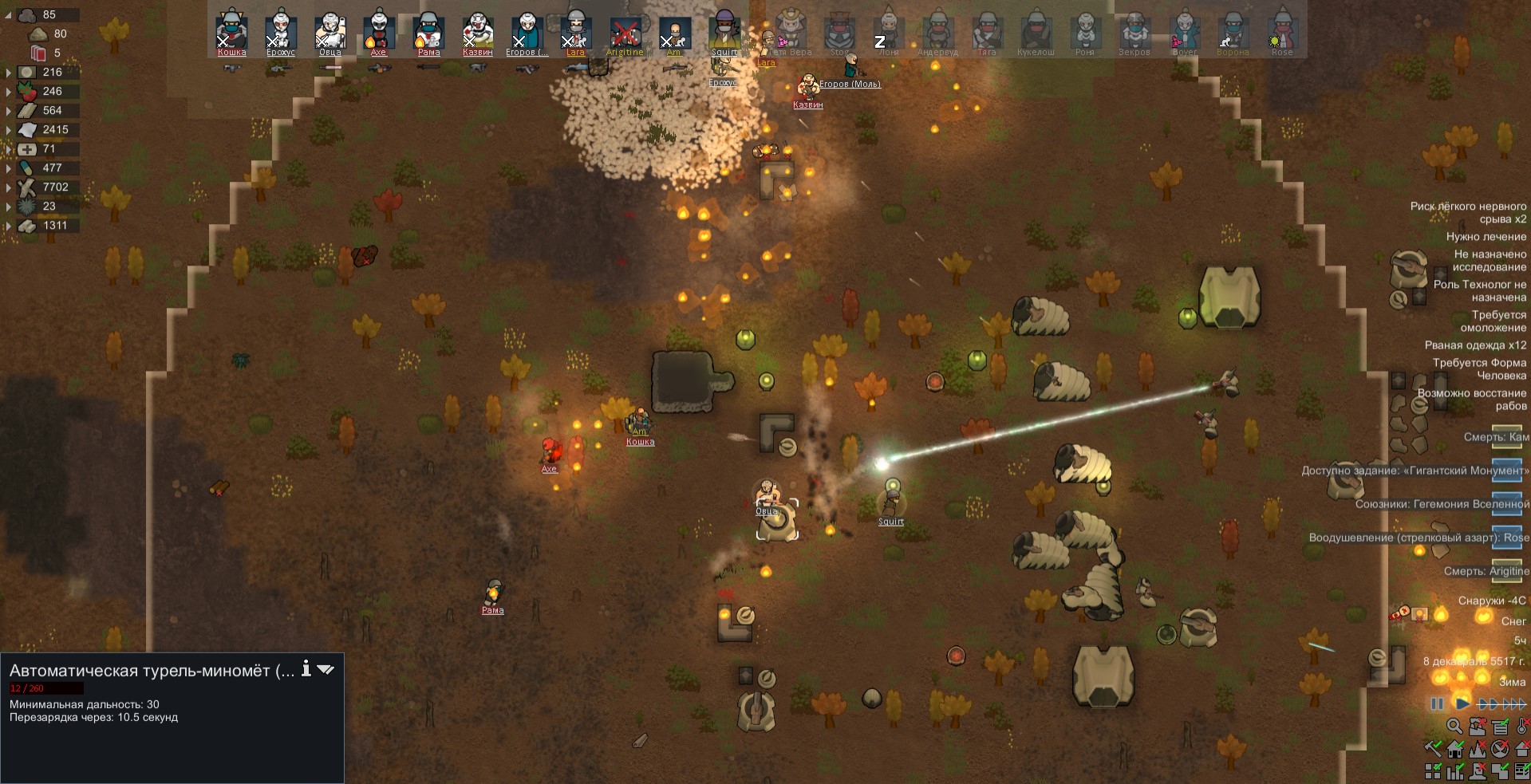The image size is (1531, 784).
Task: Select colonist Кошка in the colonist bar
Action: tap(231, 32)
